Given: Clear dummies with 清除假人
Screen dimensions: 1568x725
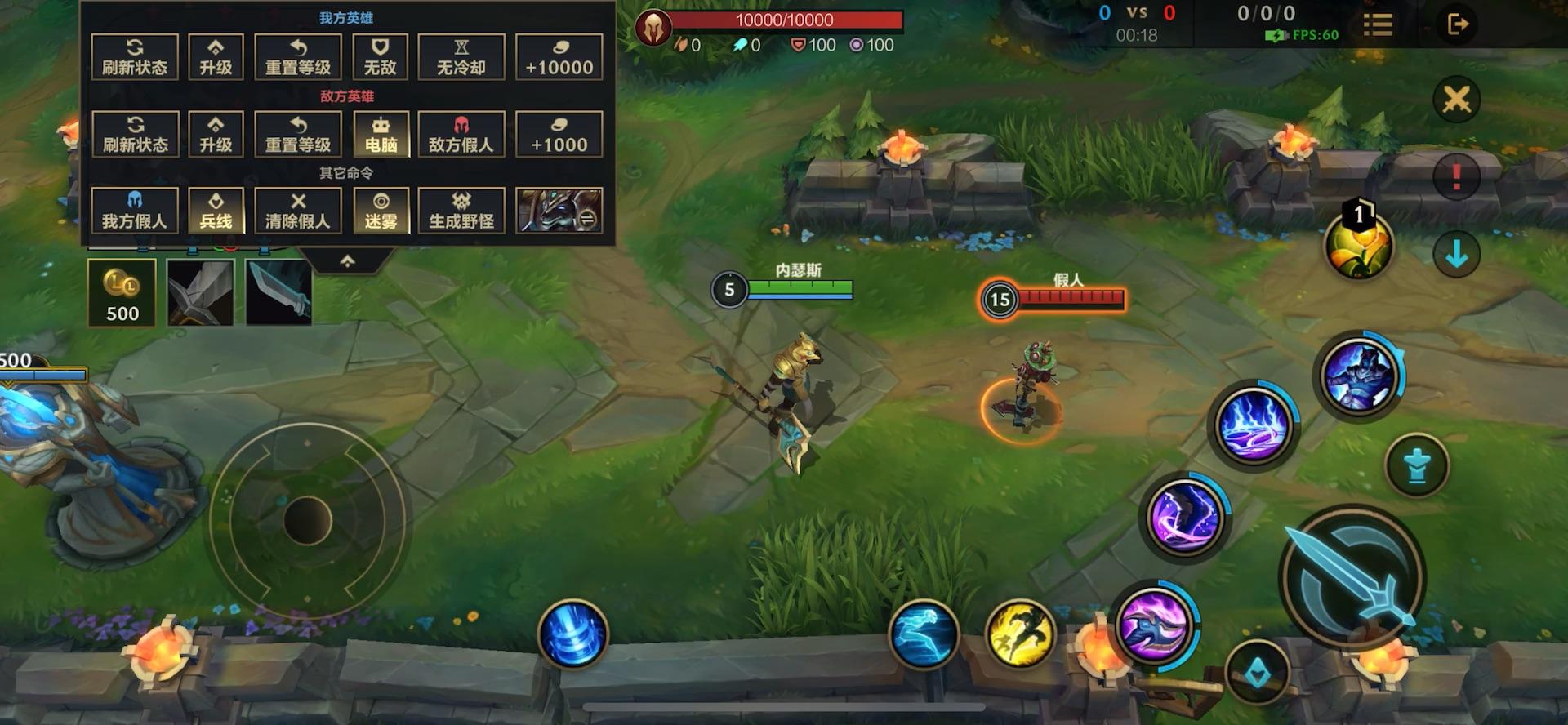Looking at the screenshot, I should coord(297,211).
